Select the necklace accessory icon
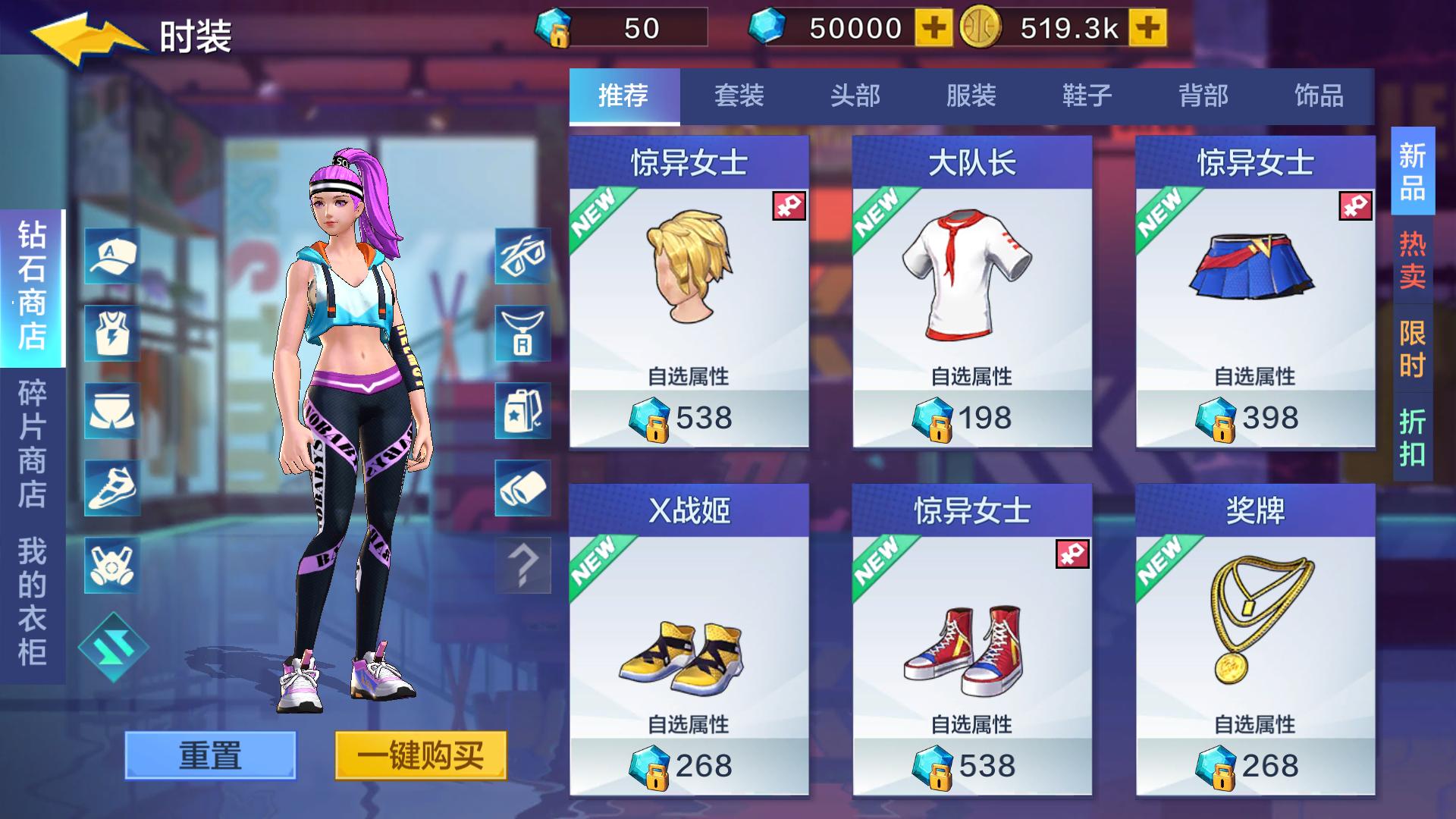 [x=522, y=334]
